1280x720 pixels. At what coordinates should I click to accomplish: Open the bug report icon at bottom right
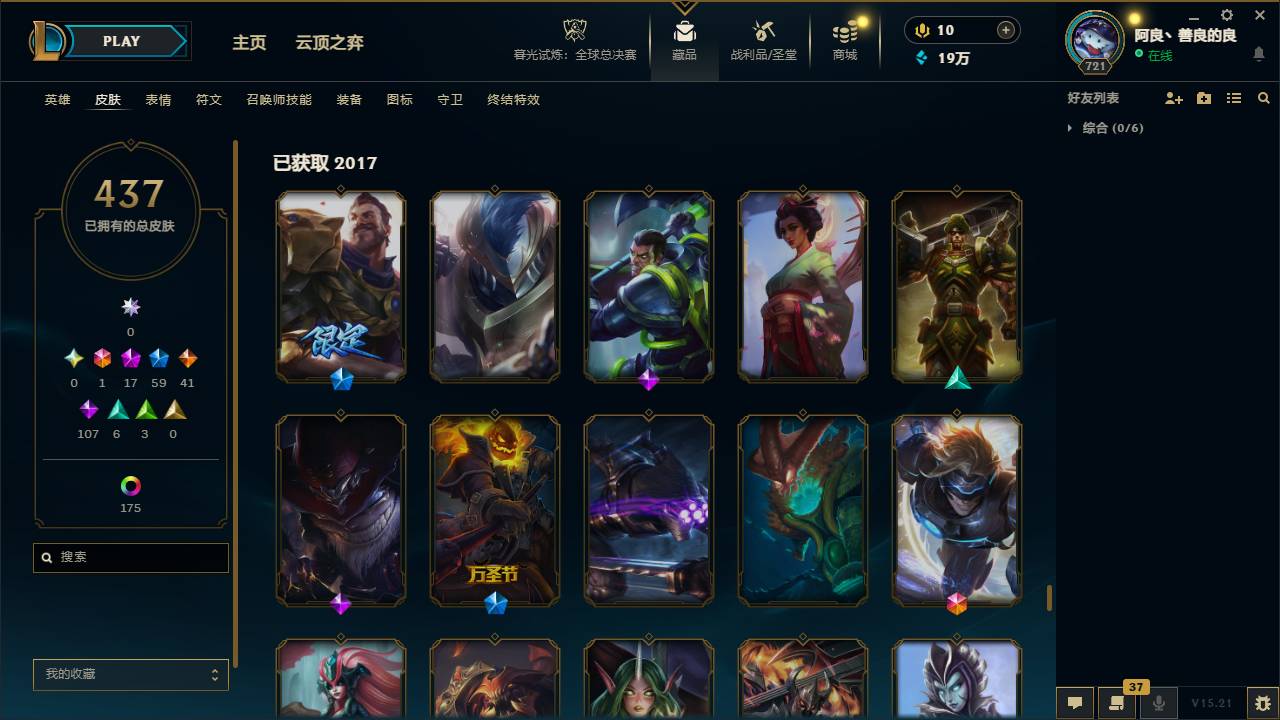(x=1263, y=705)
